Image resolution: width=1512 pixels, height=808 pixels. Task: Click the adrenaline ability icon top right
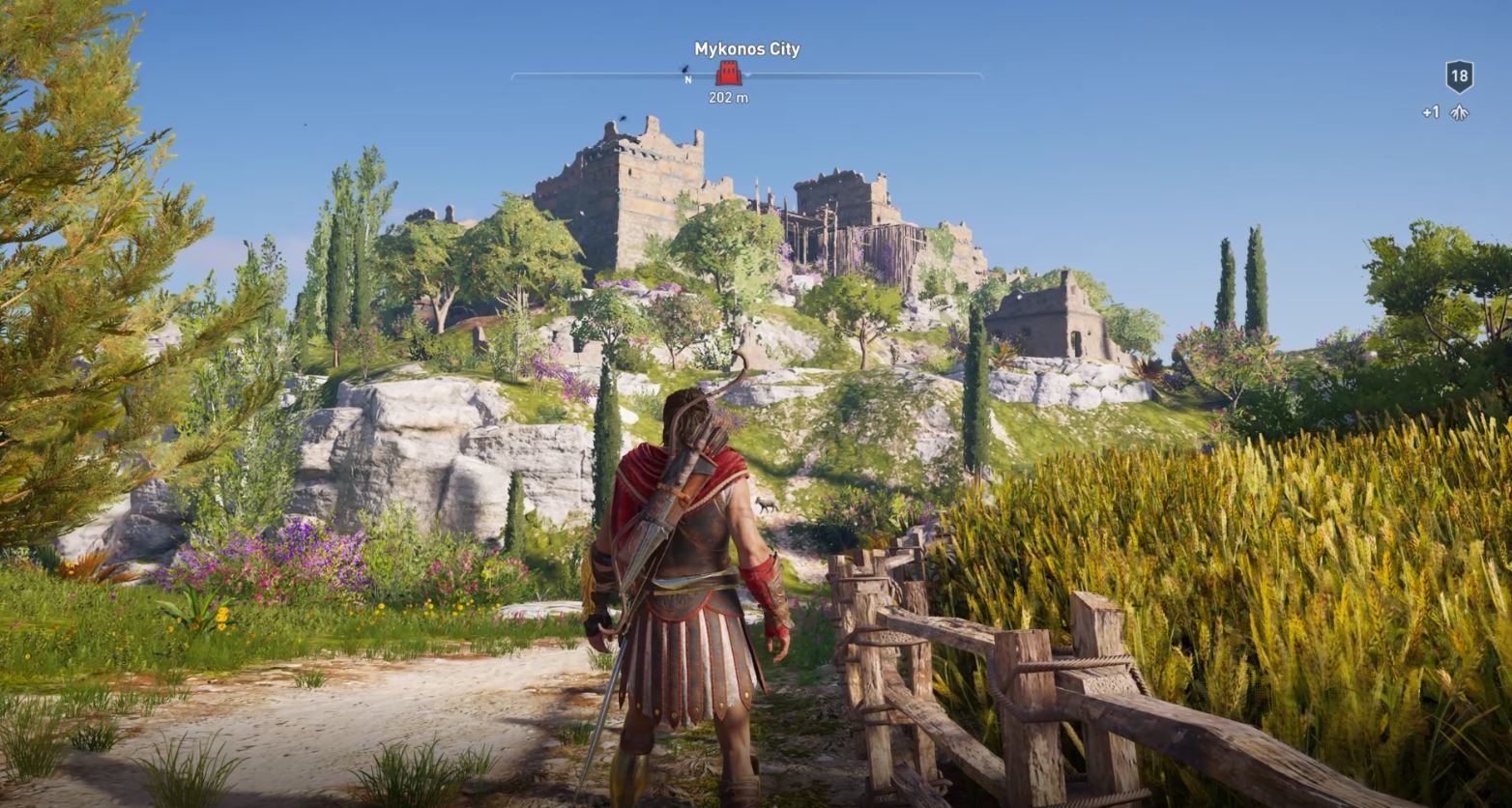(x=1460, y=112)
